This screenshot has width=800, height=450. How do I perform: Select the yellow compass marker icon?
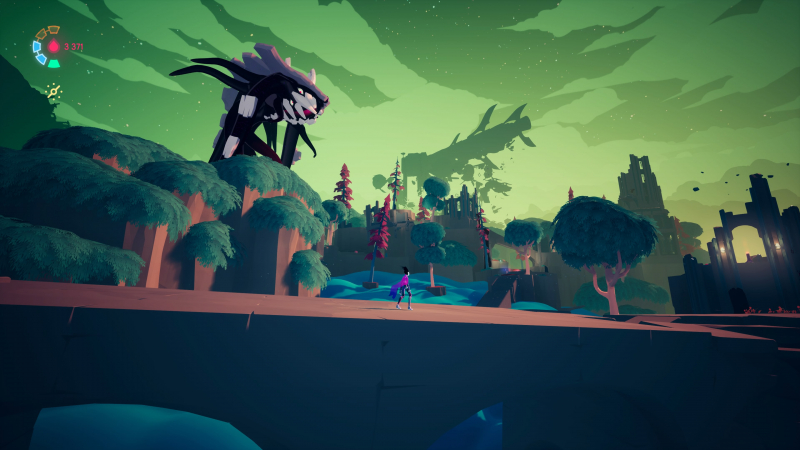tap(54, 92)
